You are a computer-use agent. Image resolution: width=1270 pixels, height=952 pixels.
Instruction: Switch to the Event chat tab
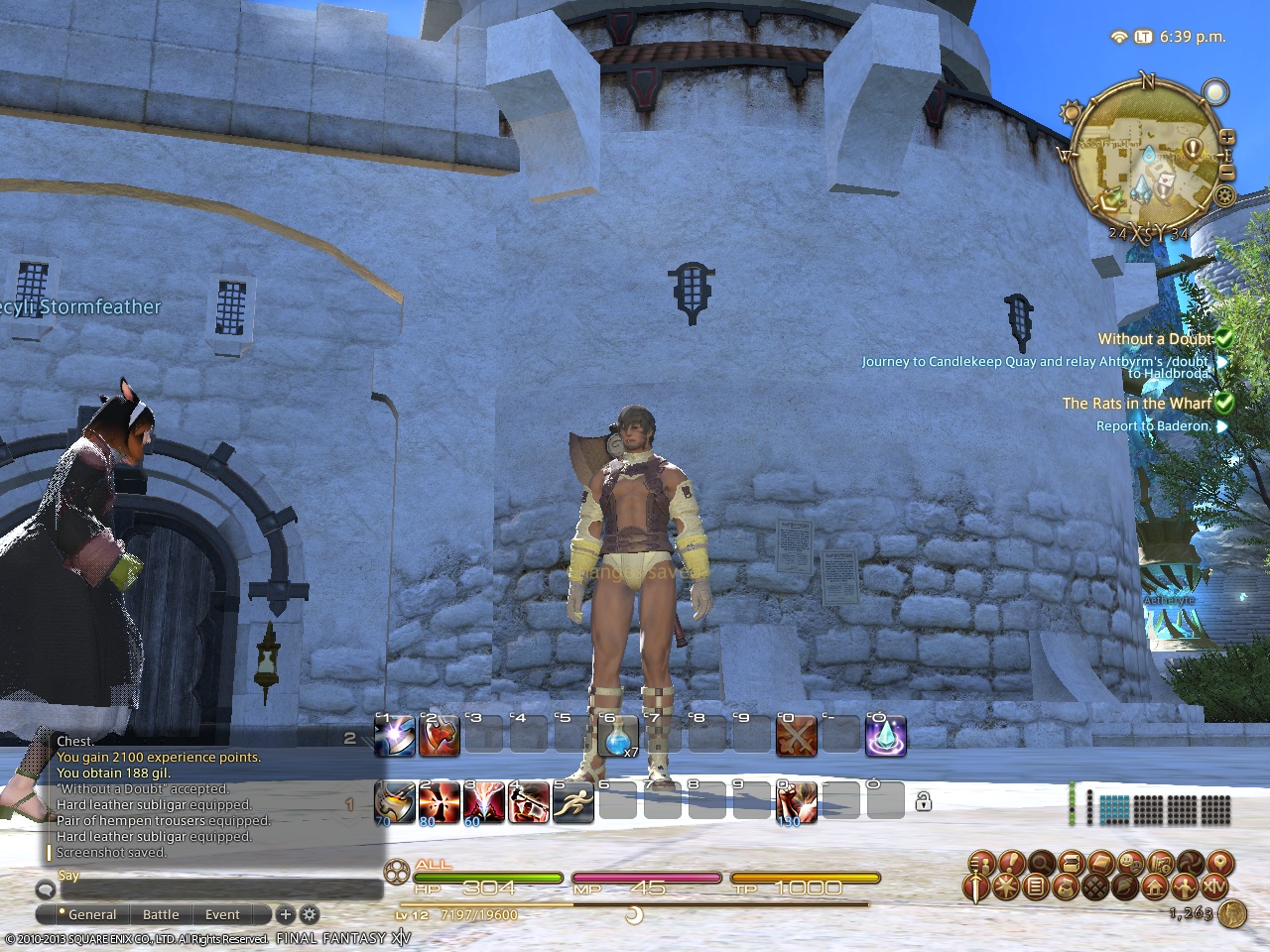coord(222,914)
